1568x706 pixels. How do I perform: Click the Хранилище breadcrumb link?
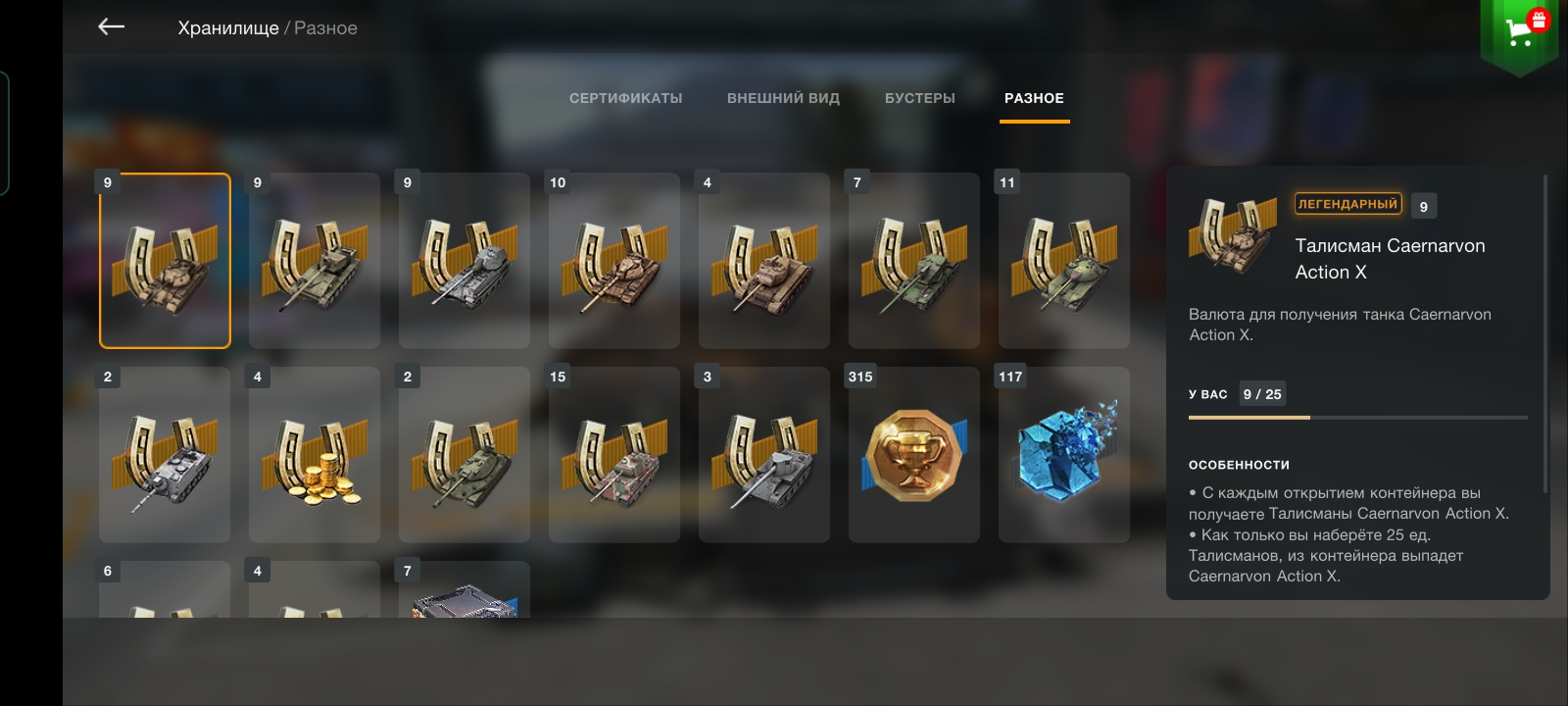click(x=228, y=28)
